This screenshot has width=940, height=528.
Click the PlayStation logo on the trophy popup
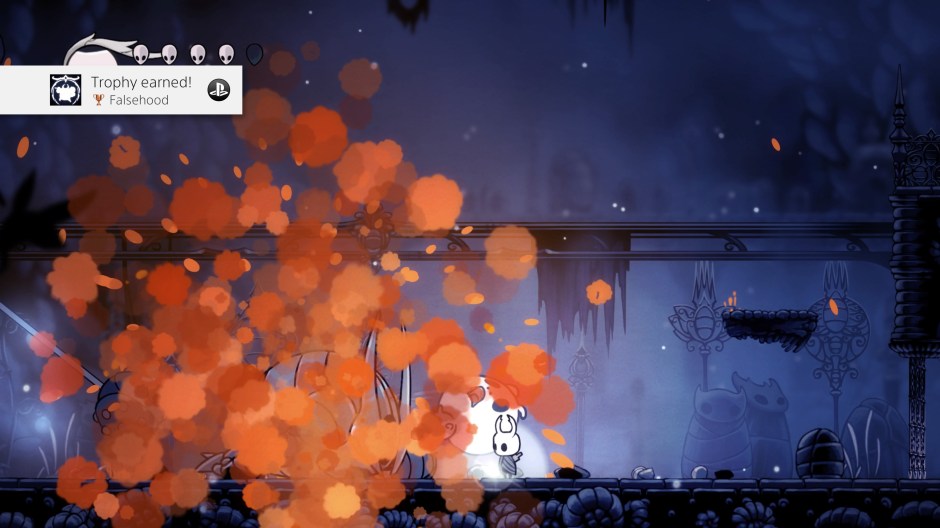pos(218,90)
